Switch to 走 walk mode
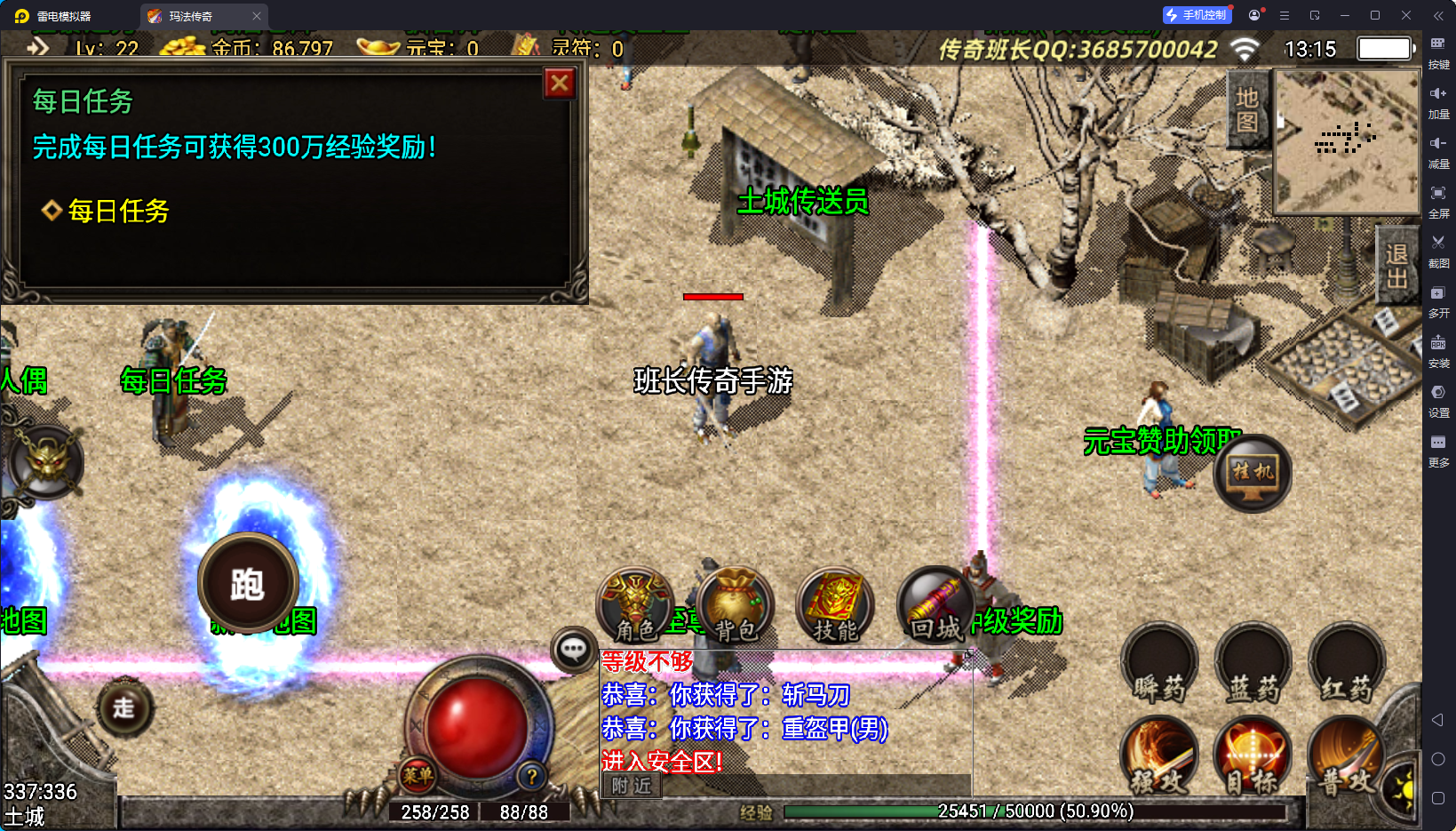1456x831 pixels. pos(124,707)
